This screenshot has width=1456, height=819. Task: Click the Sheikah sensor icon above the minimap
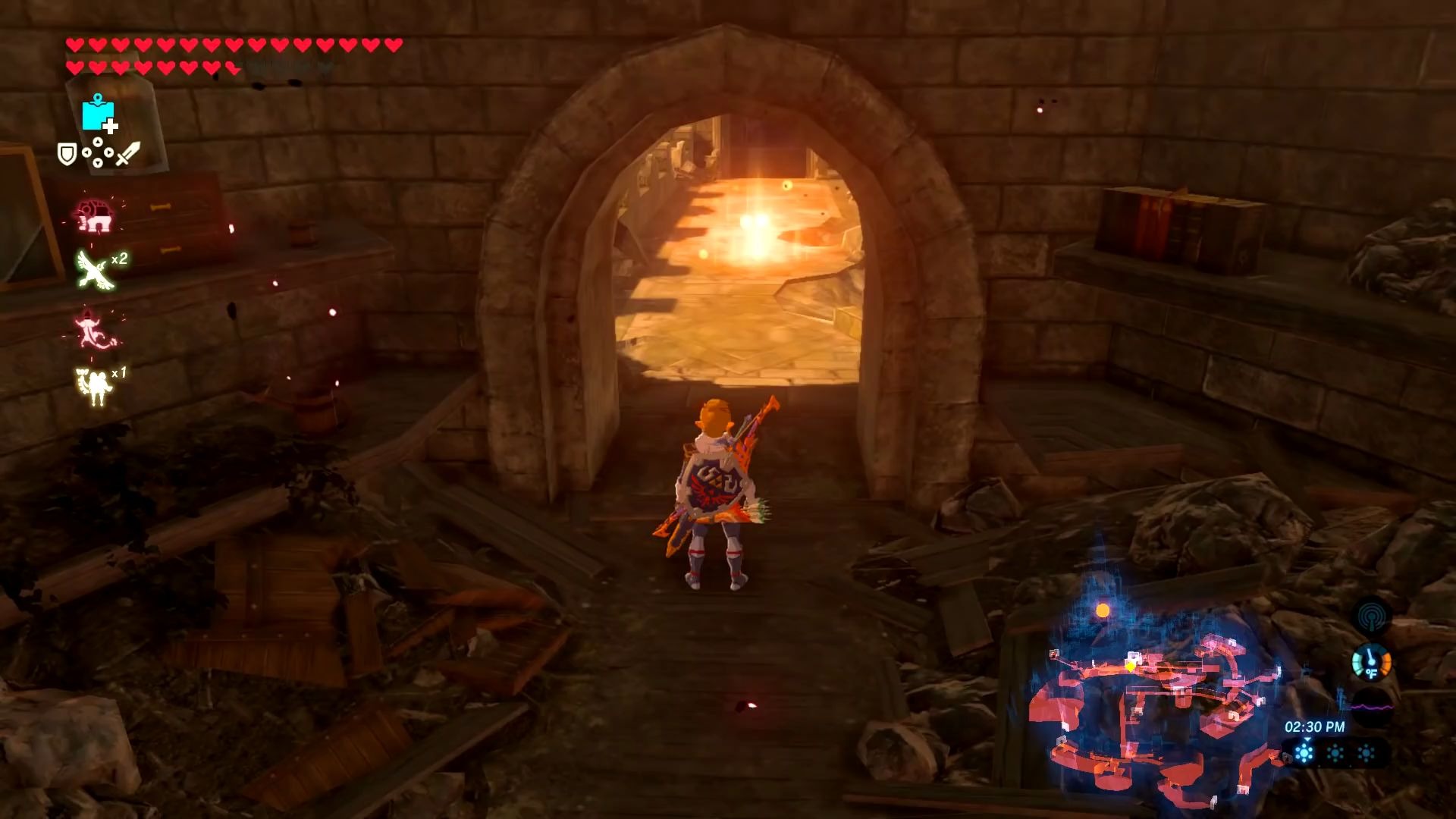click(x=1371, y=615)
